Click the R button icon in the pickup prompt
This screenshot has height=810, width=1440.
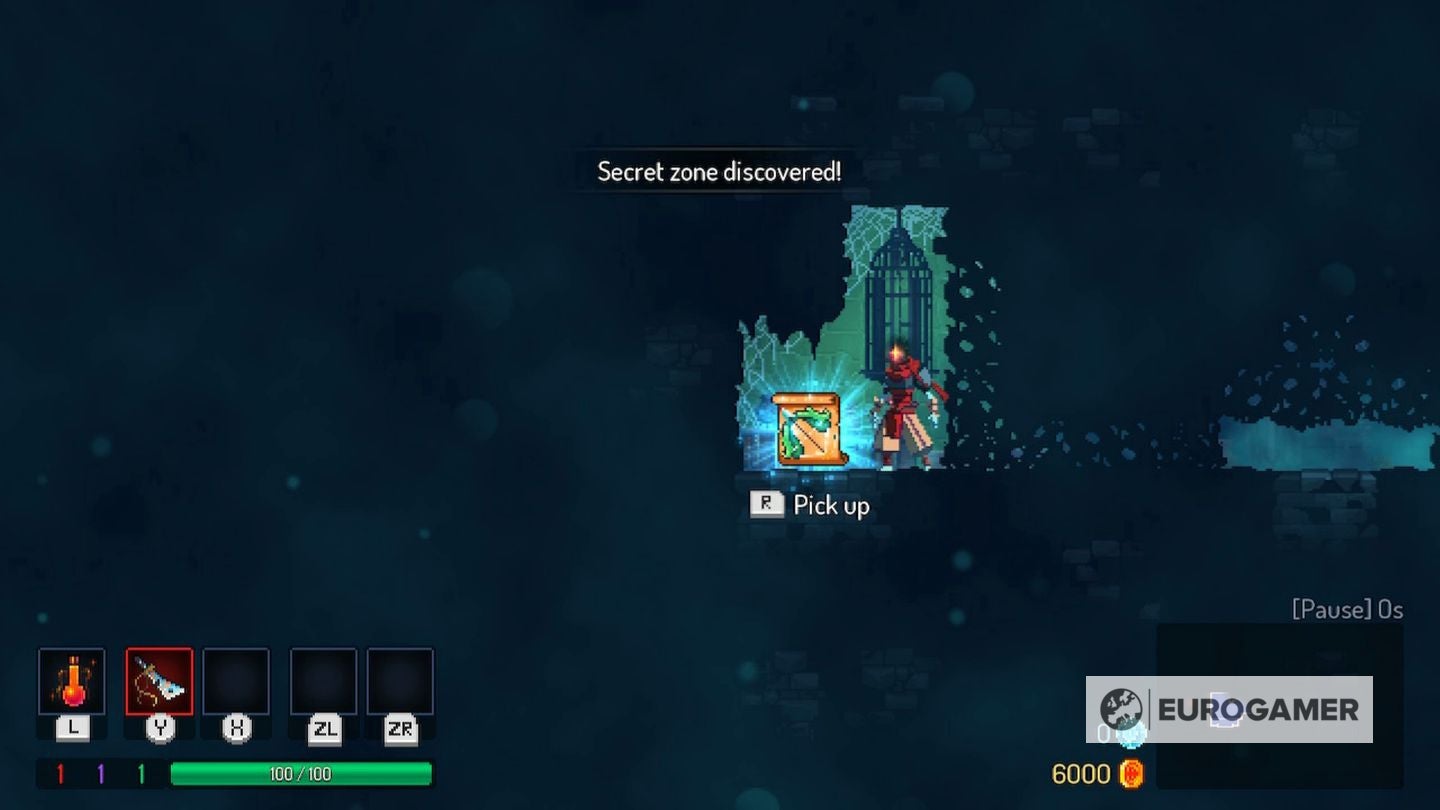[x=766, y=504]
